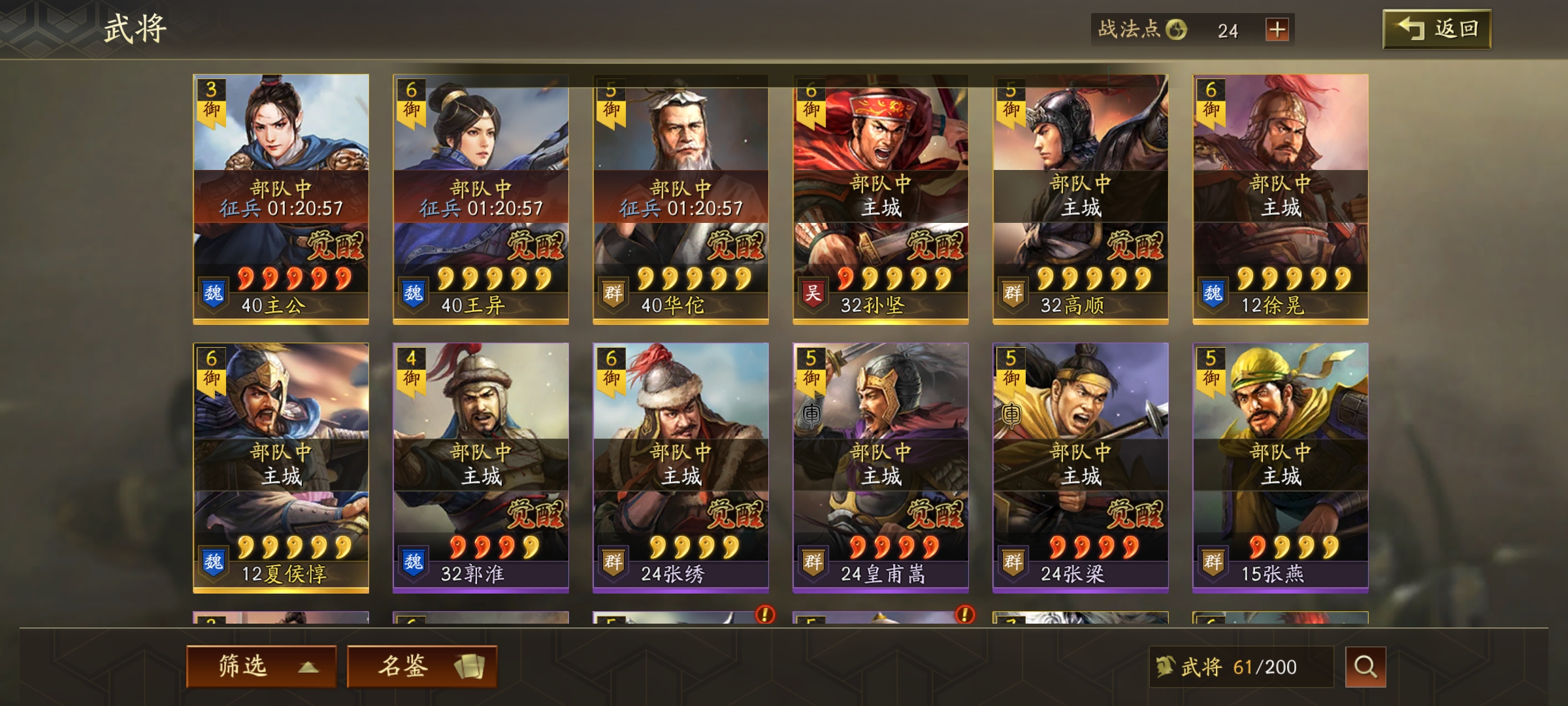This screenshot has width=1568, height=706.
Task: Click the magnifying glass search button
Action: click(x=1365, y=667)
